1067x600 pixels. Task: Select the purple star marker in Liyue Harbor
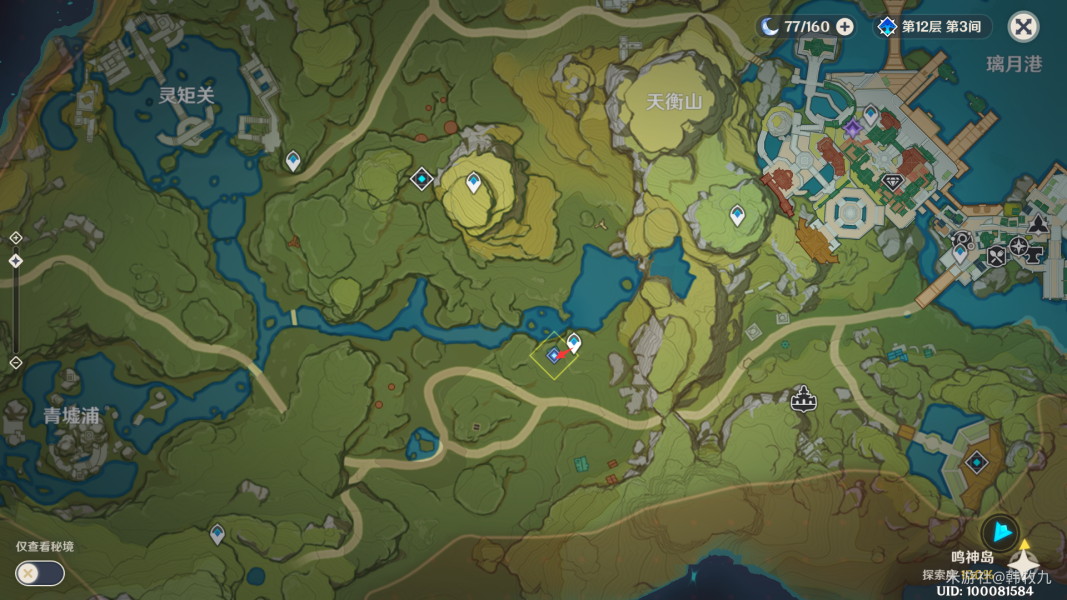(x=852, y=129)
